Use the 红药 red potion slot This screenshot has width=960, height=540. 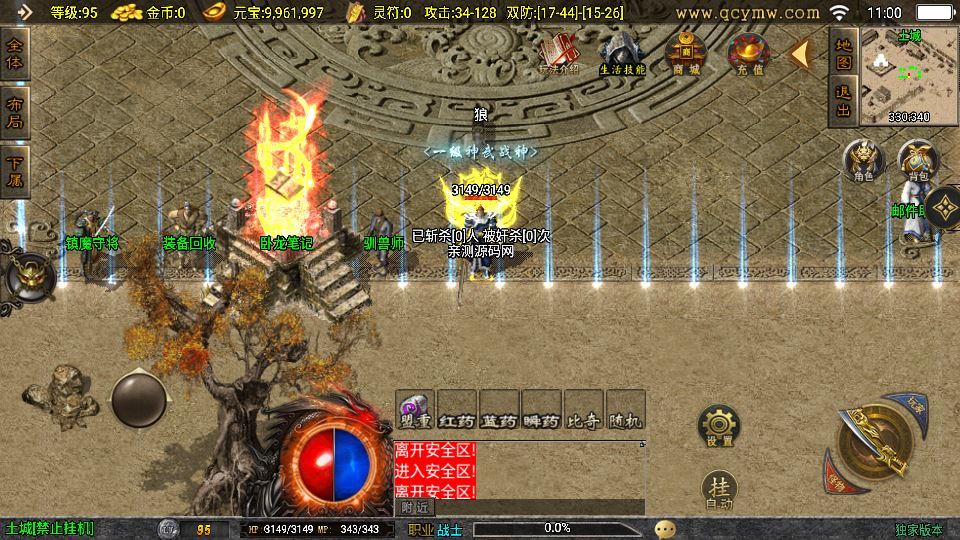click(457, 410)
